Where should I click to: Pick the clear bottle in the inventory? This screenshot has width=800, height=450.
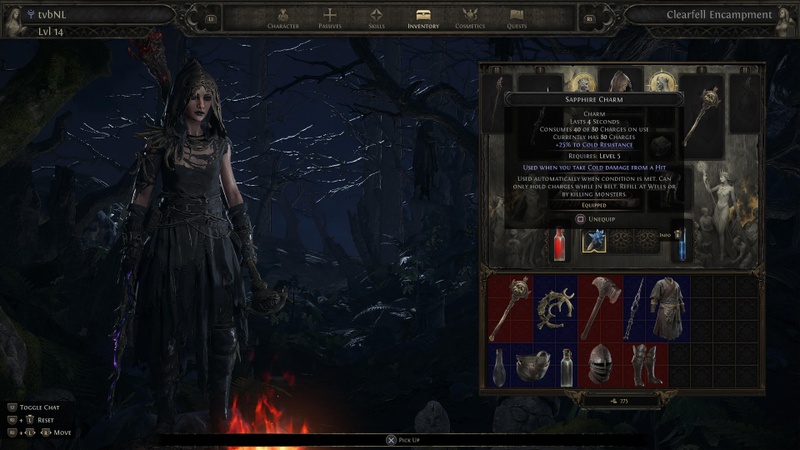pos(566,367)
